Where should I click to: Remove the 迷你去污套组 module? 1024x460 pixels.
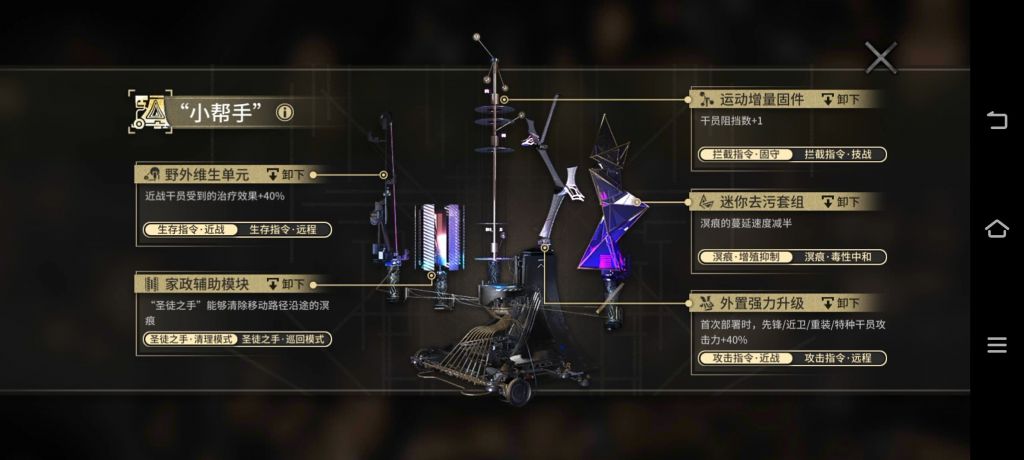pyautogui.click(x=841, y=201)
